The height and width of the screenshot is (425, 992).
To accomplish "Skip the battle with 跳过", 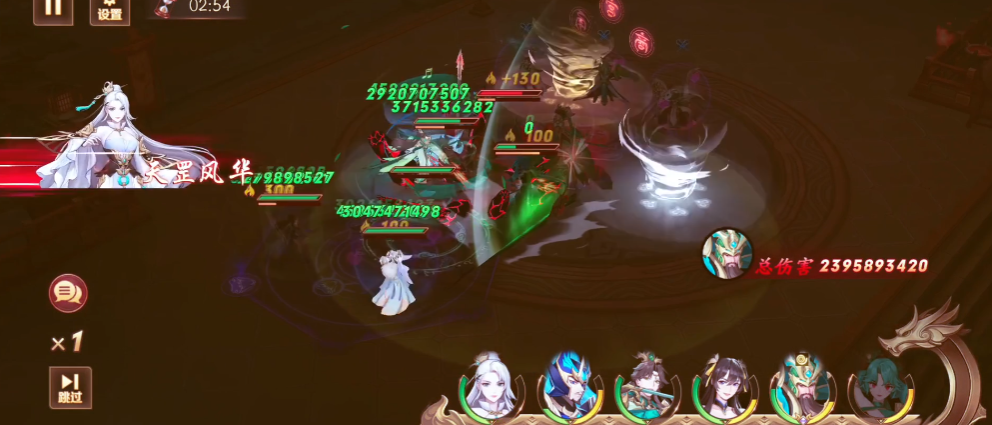I will [70, 387].
